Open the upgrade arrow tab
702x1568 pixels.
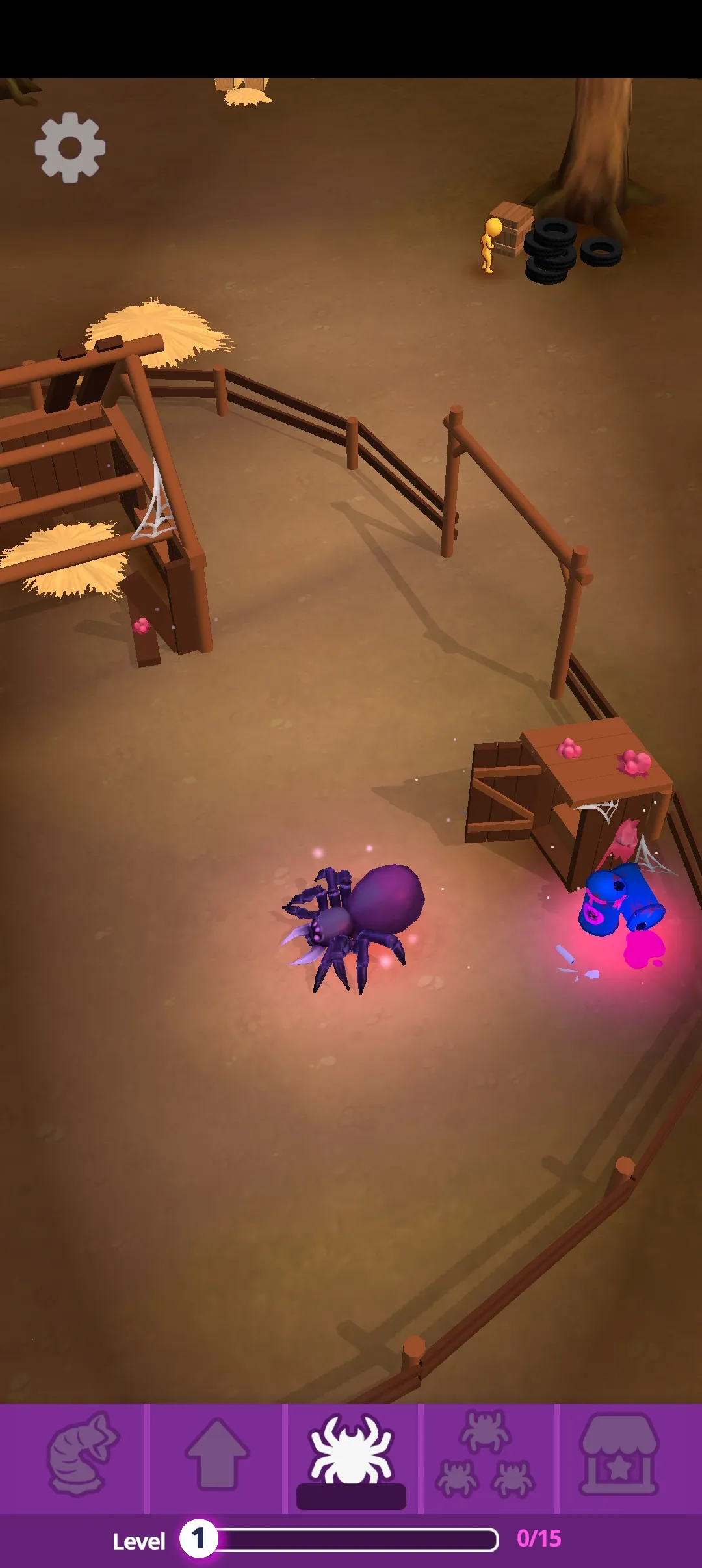216,1454
